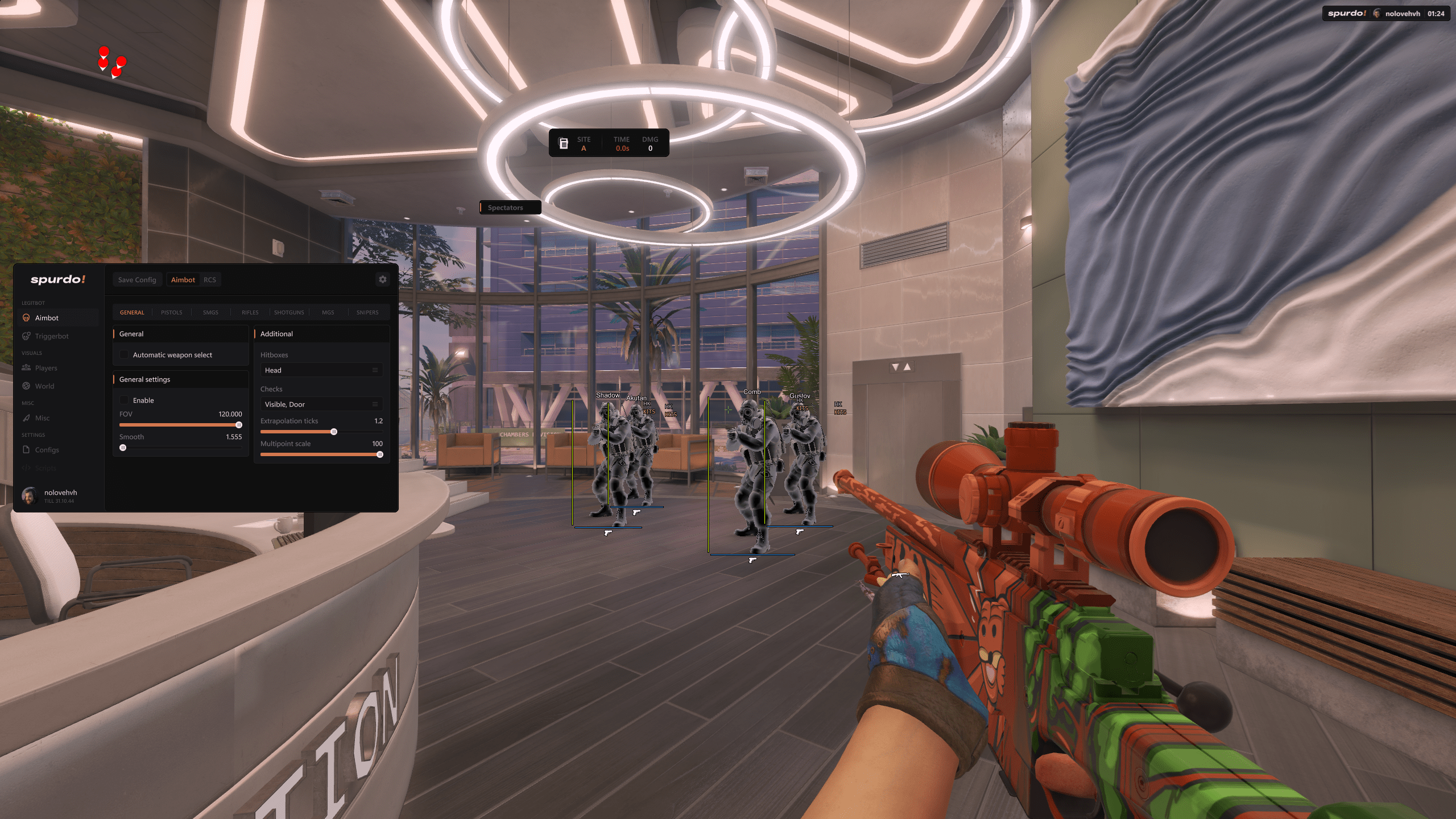Select the Pistols weapon tab
The height and width of the screenshot is (819, 1456).
coord(172,312)
